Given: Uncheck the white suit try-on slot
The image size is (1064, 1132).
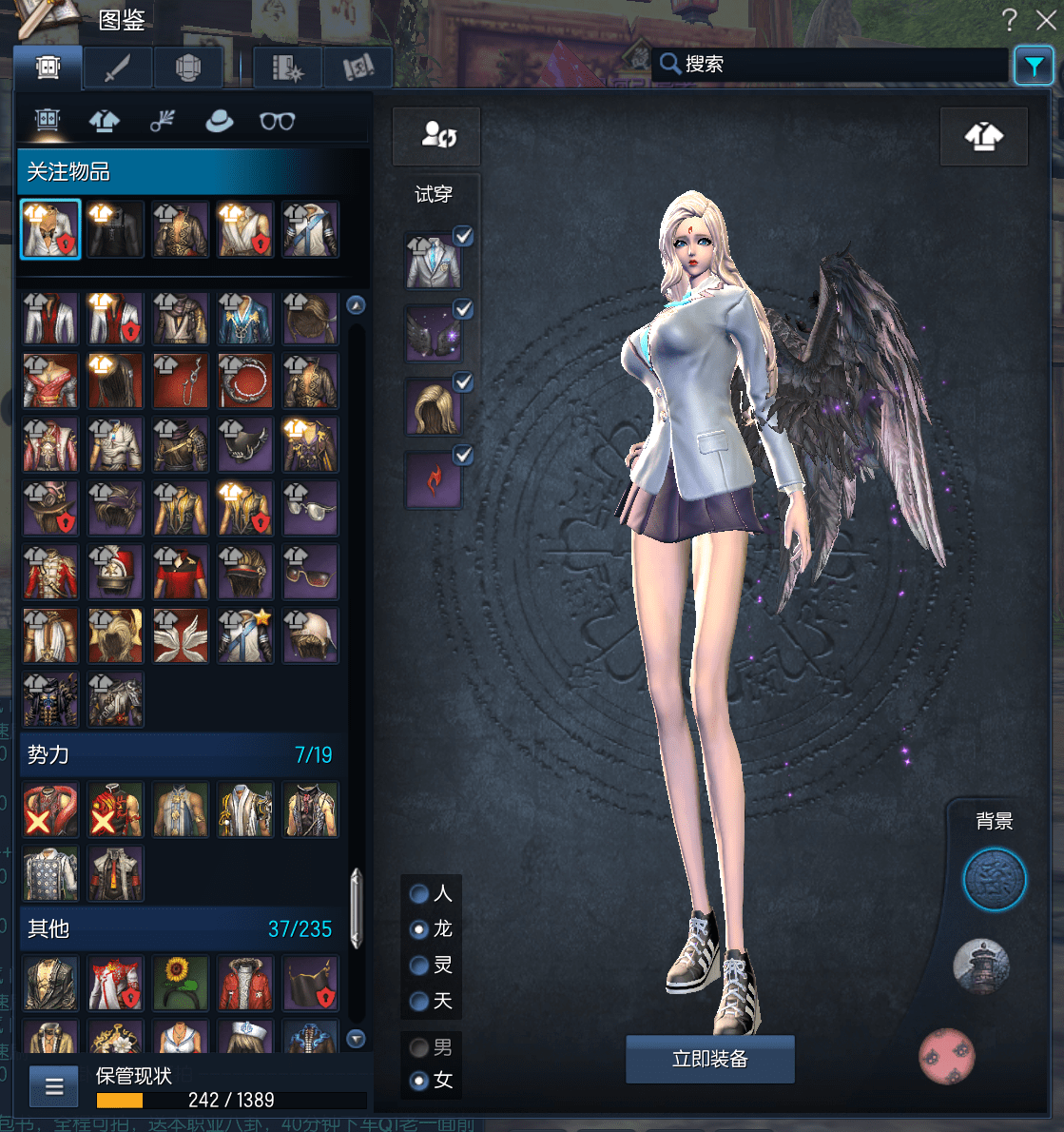Looking at the screenshot, I should tap(463, 236).
